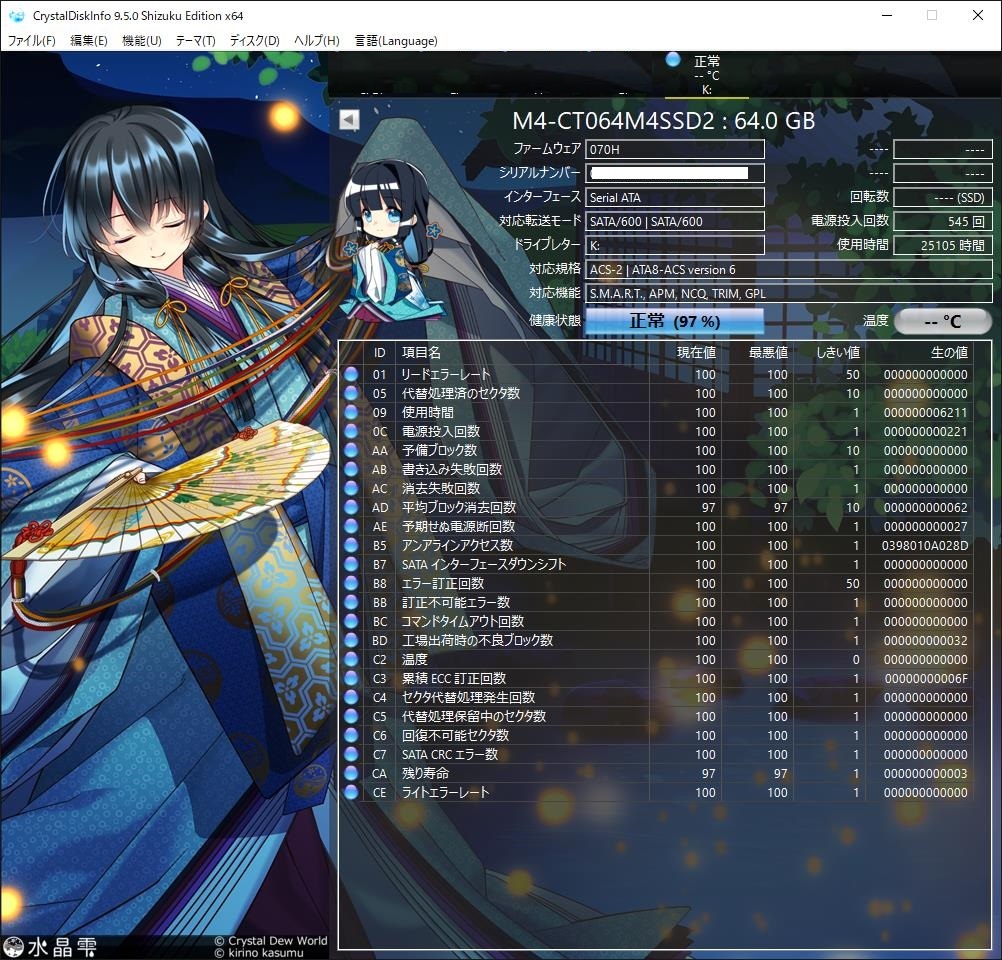Minimize the CrystalDiskInfo window
1002x960 pixels.
[x=887, y=15]
